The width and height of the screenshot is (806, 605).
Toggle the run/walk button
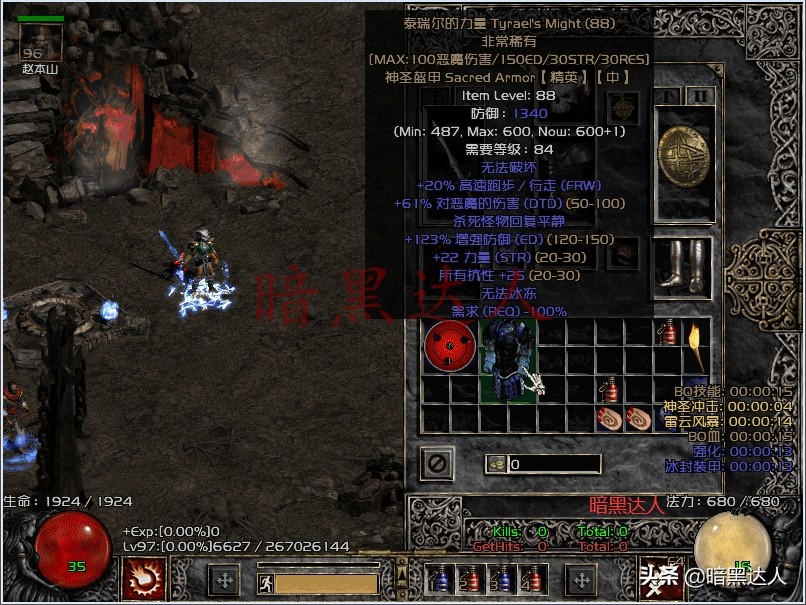266,583
